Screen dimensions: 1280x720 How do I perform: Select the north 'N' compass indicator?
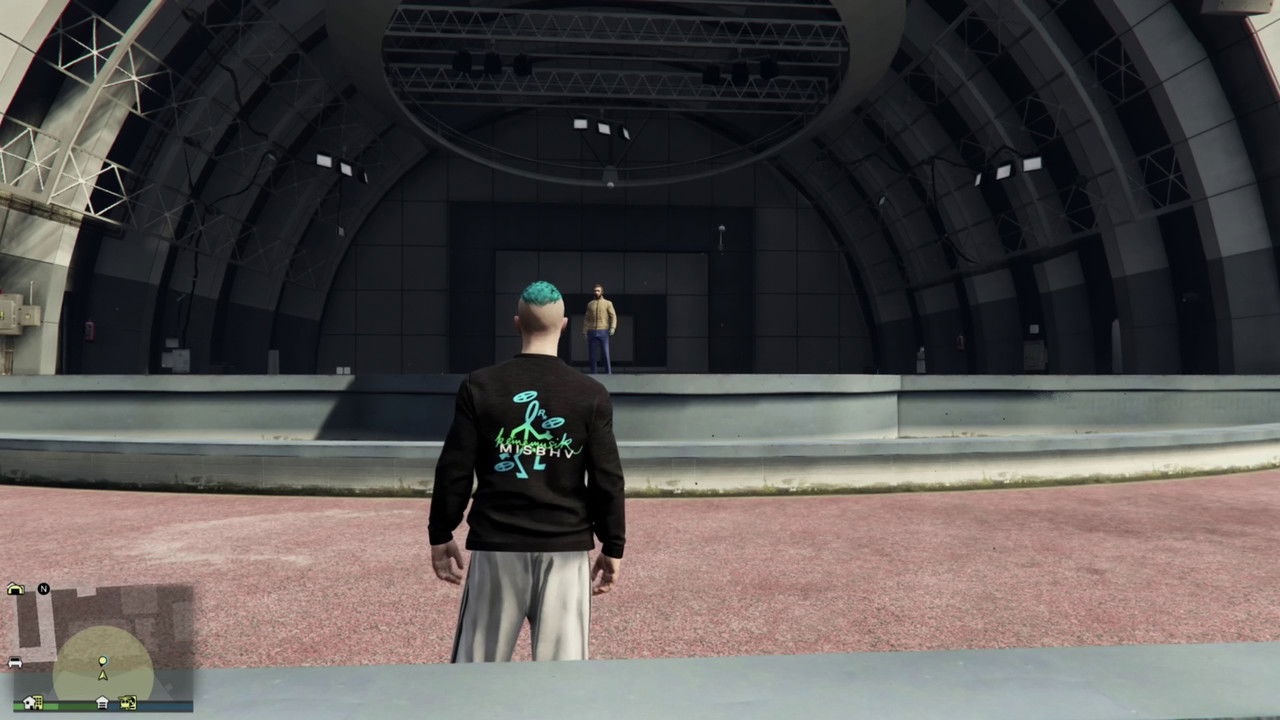tap(43, 588)
